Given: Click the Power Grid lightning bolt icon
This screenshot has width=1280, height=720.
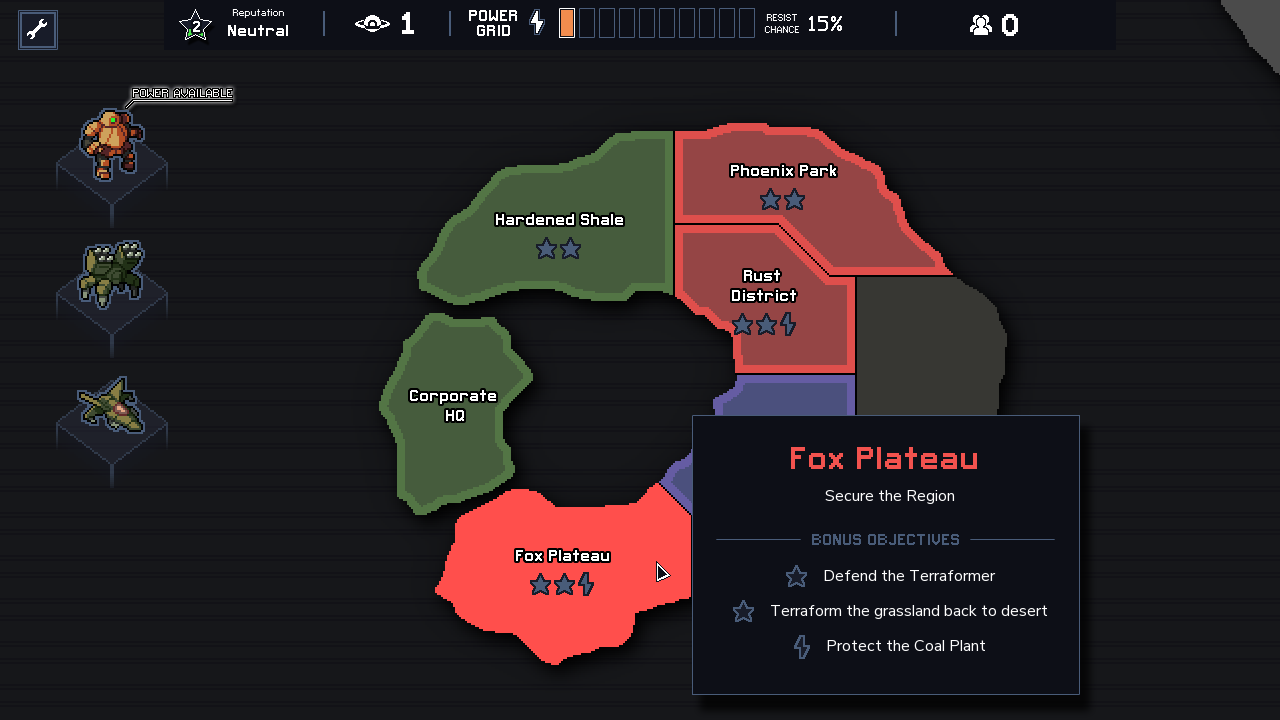Looking at the screenshot, I should click(x=537, y=22).
